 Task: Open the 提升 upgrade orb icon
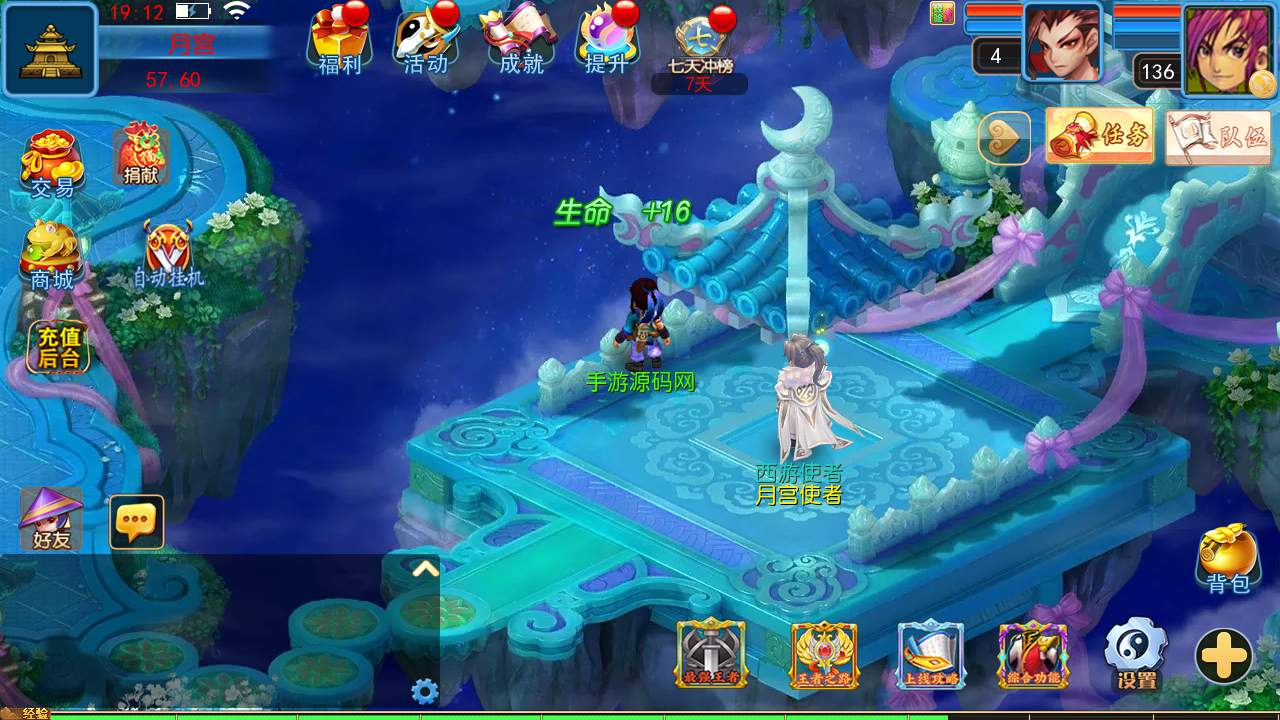pos(607,40)
